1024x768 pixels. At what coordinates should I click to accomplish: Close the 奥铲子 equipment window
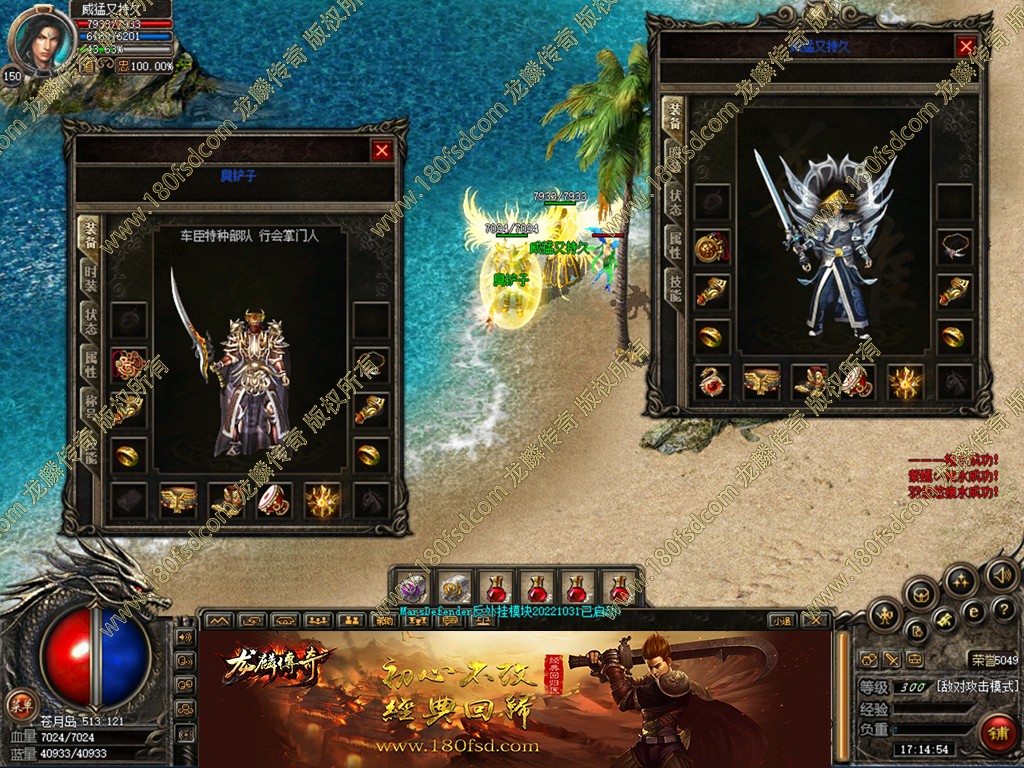pos(382,151)
